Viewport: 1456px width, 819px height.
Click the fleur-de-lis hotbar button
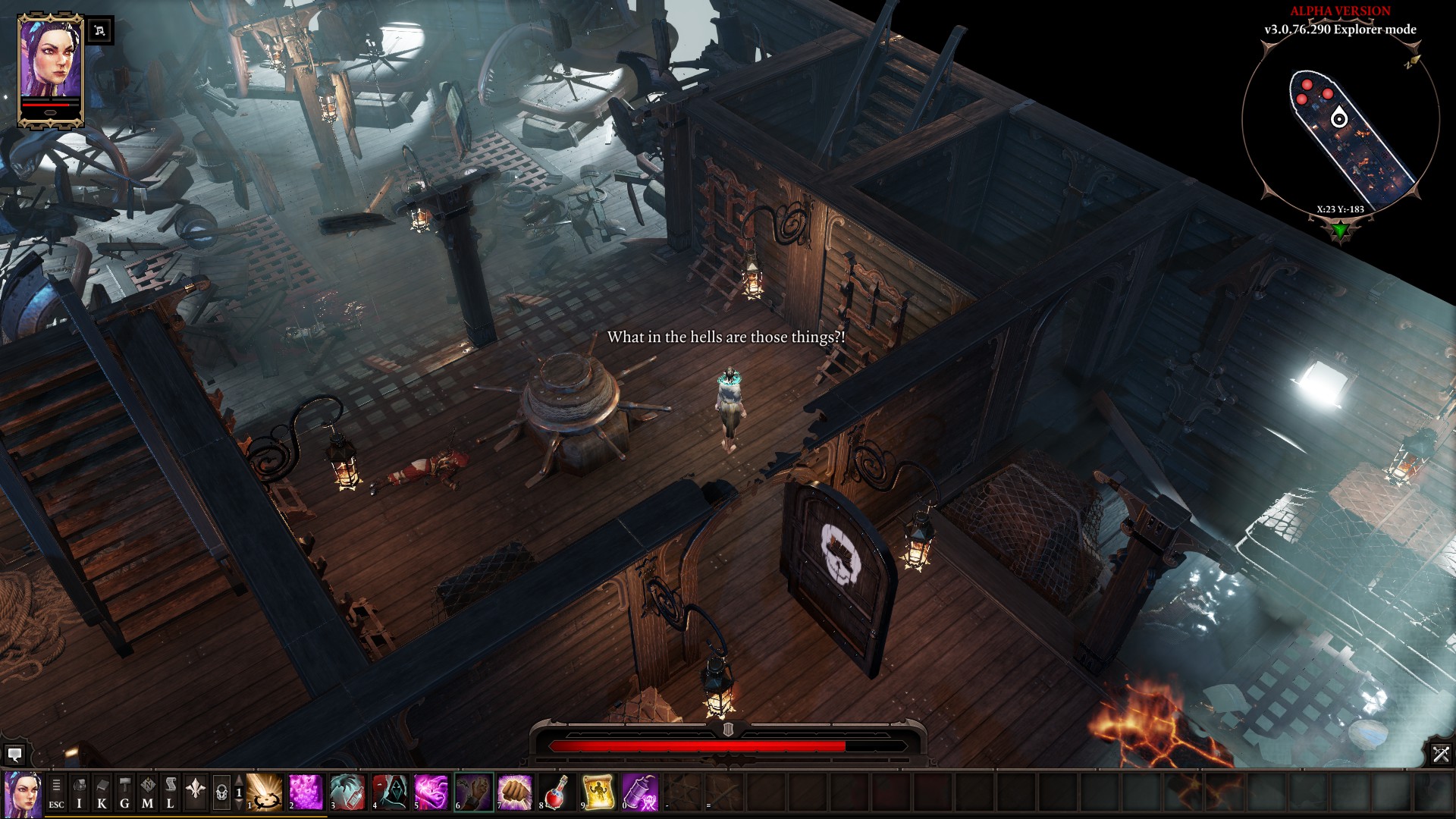(196, 792)
